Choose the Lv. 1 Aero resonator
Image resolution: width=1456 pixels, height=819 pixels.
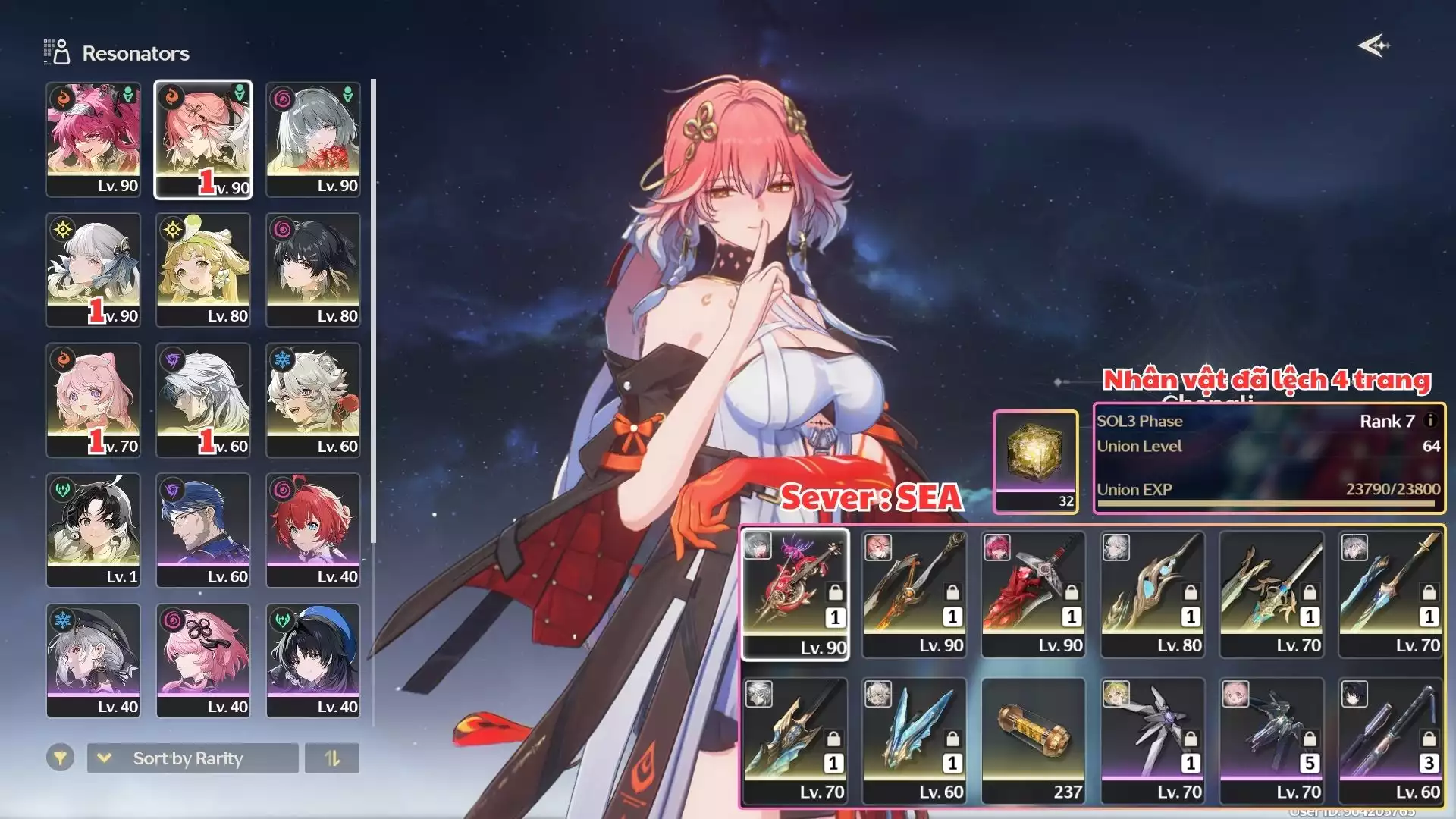pyautogui.click(x=93, y=531)
